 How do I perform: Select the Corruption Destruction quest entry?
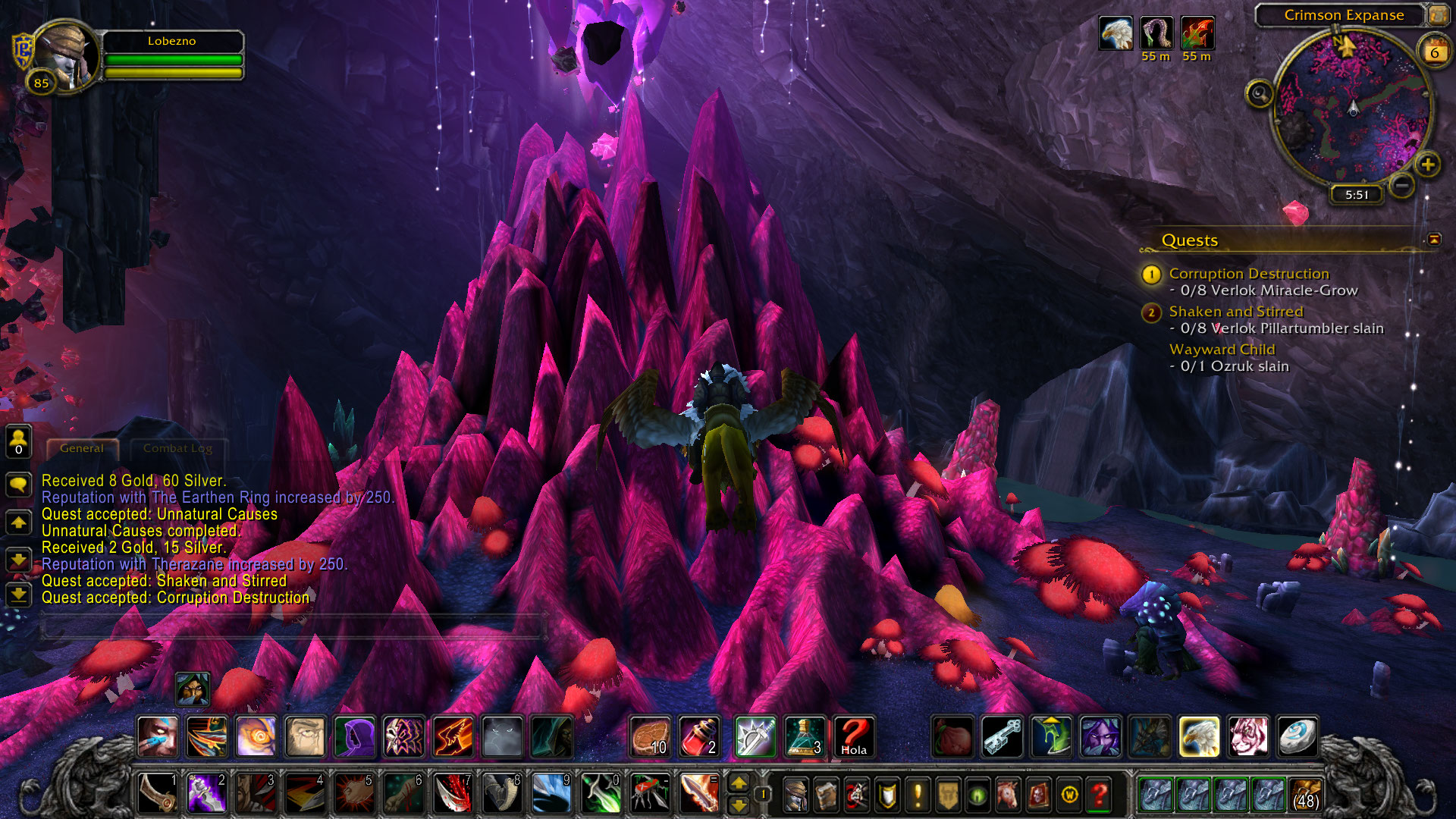coord(1248,274)
